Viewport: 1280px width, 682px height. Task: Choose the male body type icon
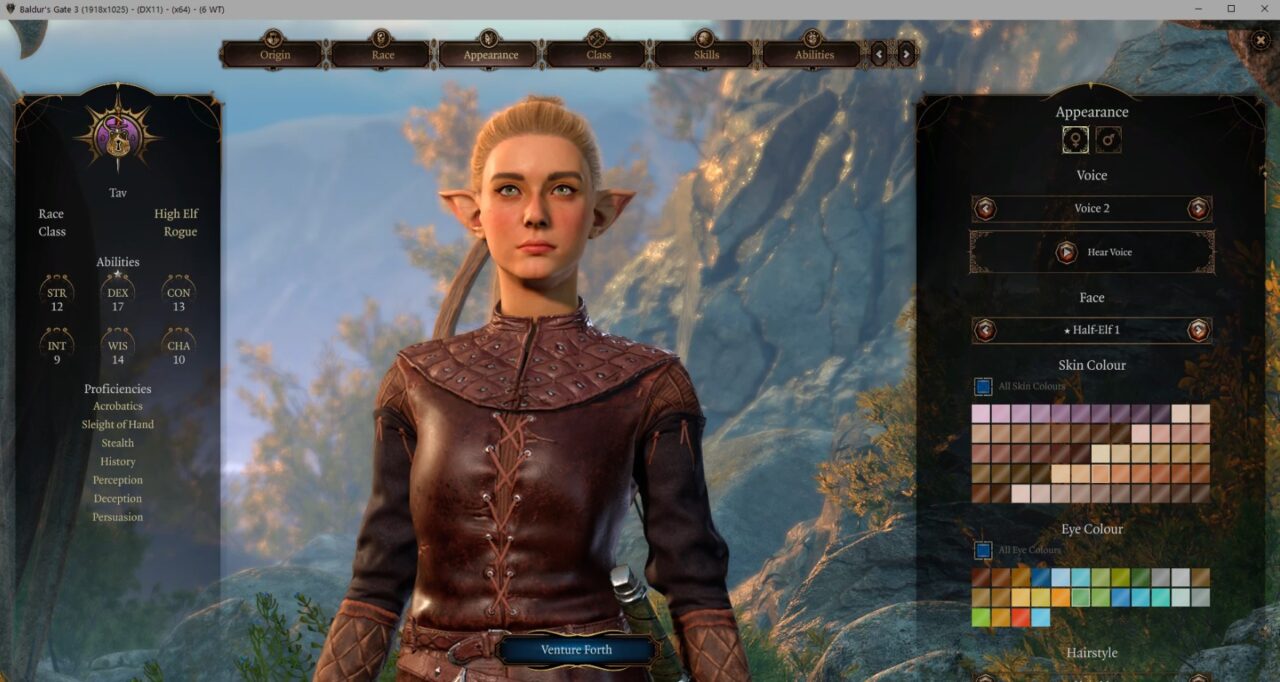[x=1108, y=140]
